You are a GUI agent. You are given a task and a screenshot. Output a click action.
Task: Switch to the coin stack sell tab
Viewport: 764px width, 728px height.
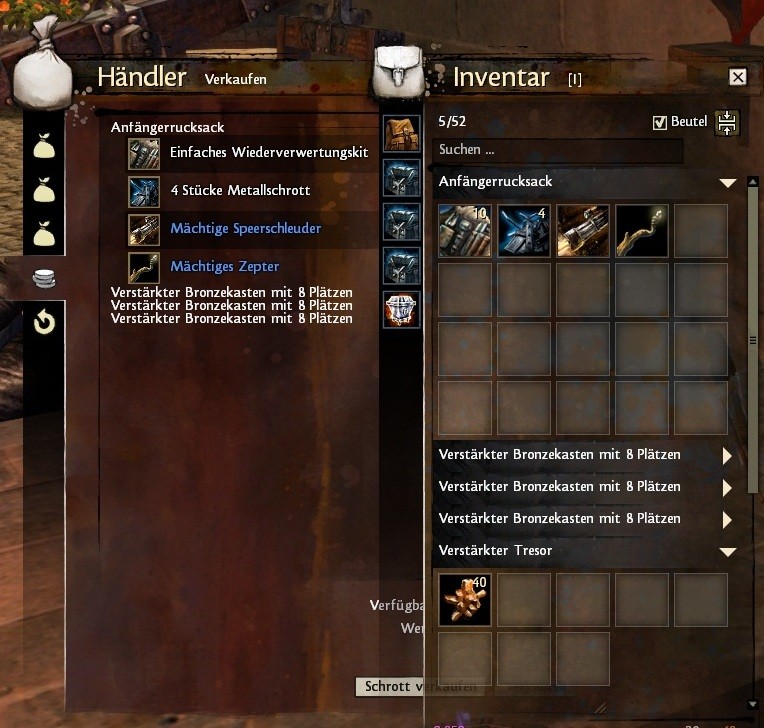(44, 280)
